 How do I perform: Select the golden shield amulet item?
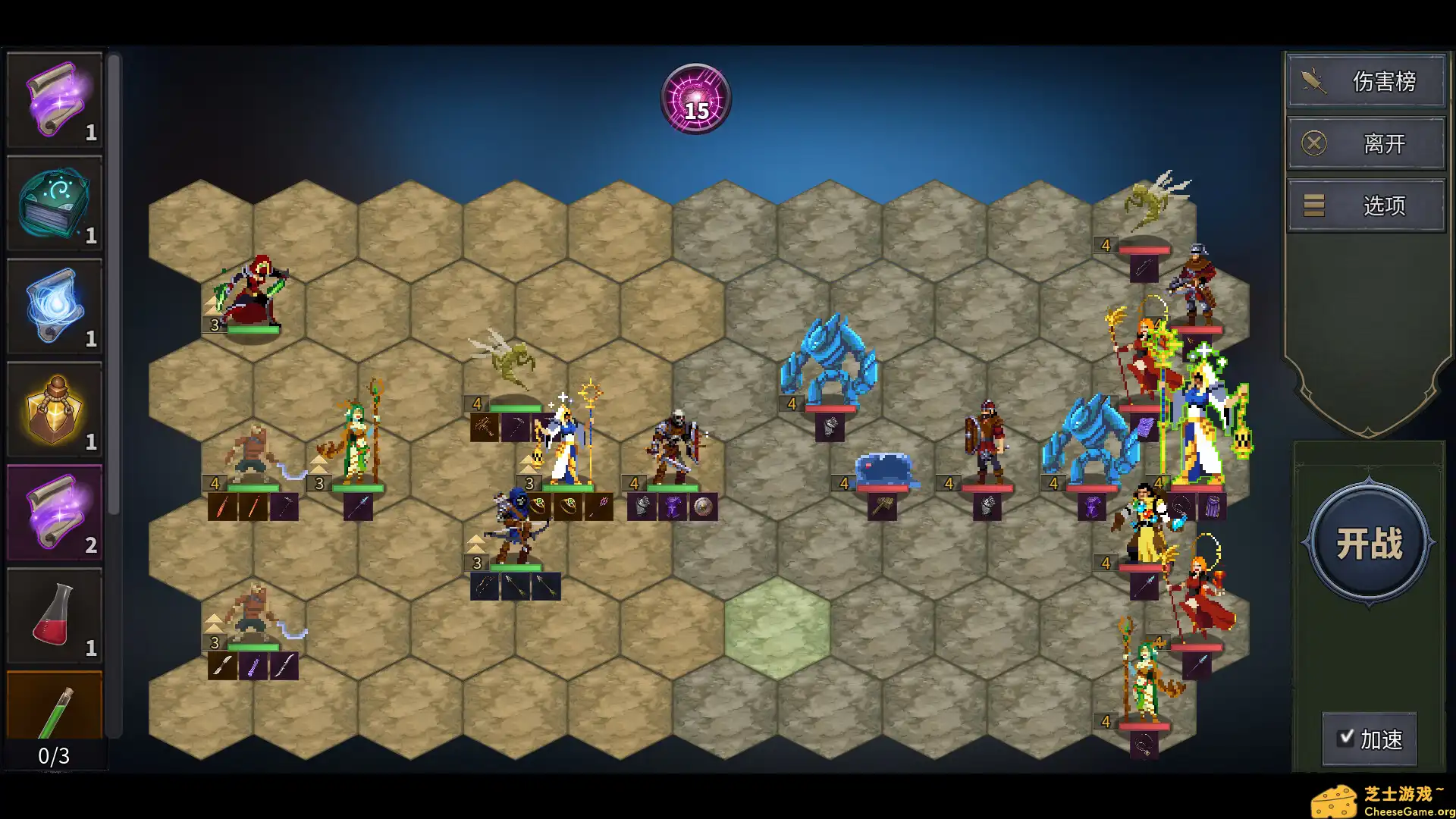54,407
